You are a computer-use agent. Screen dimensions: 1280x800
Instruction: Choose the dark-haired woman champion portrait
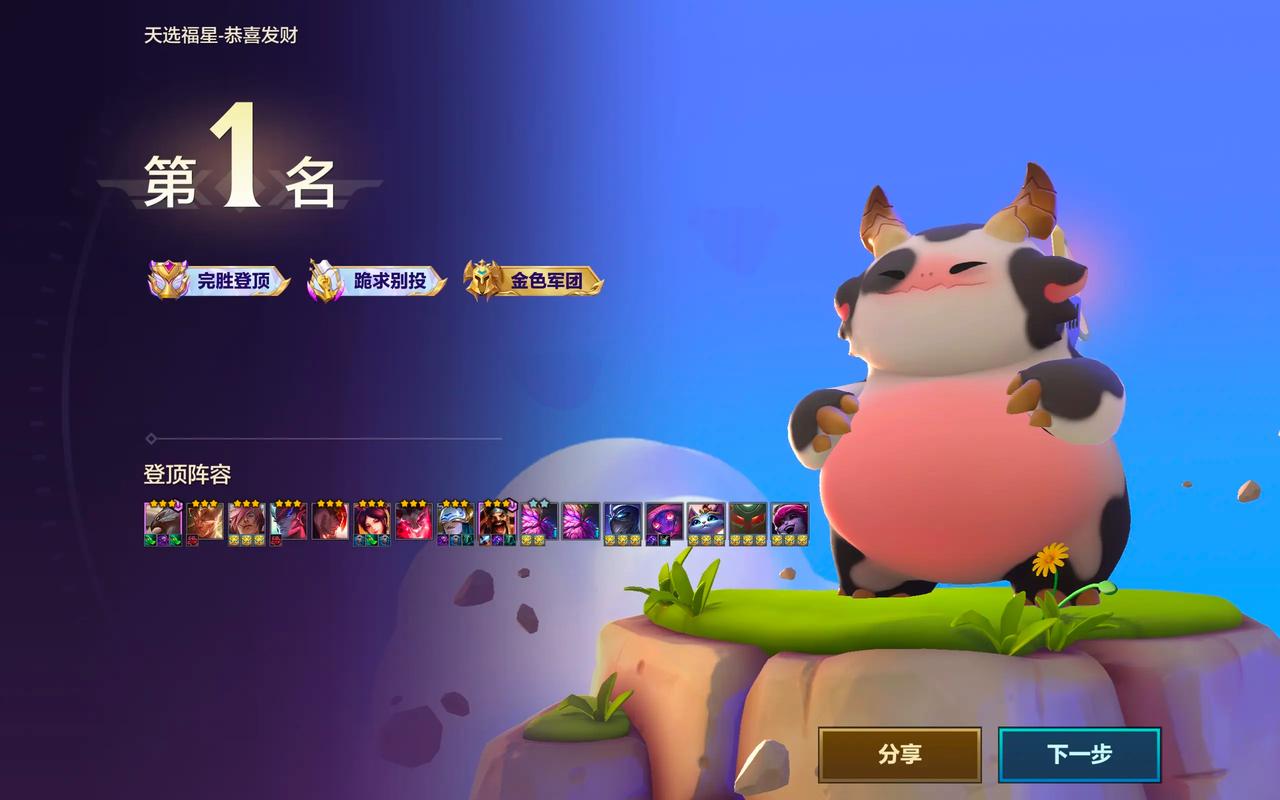click(371, 521)
